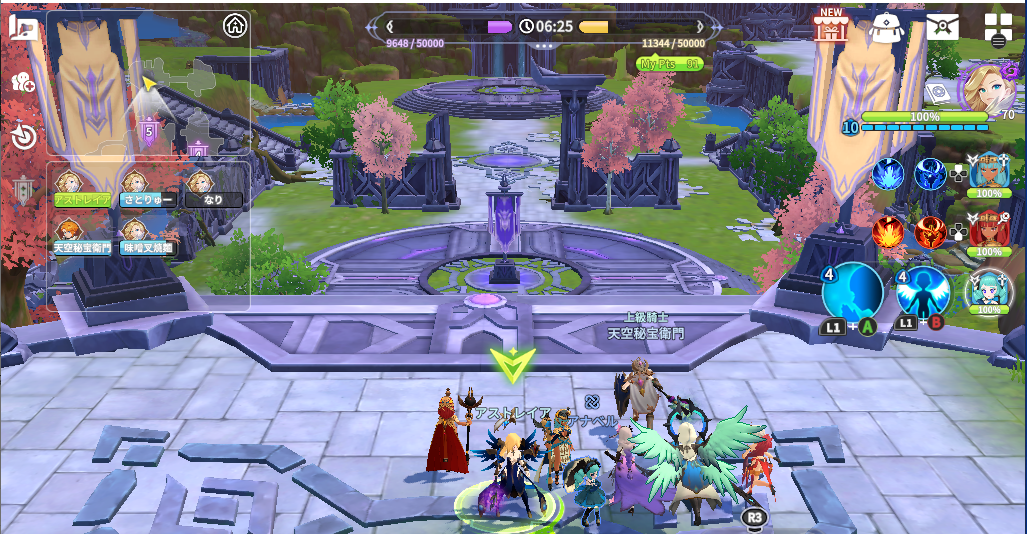The height and width of the screenshot is (534, 1028).
Task: Select party member 天空秘宝衛門
Action: coord(81,236)
